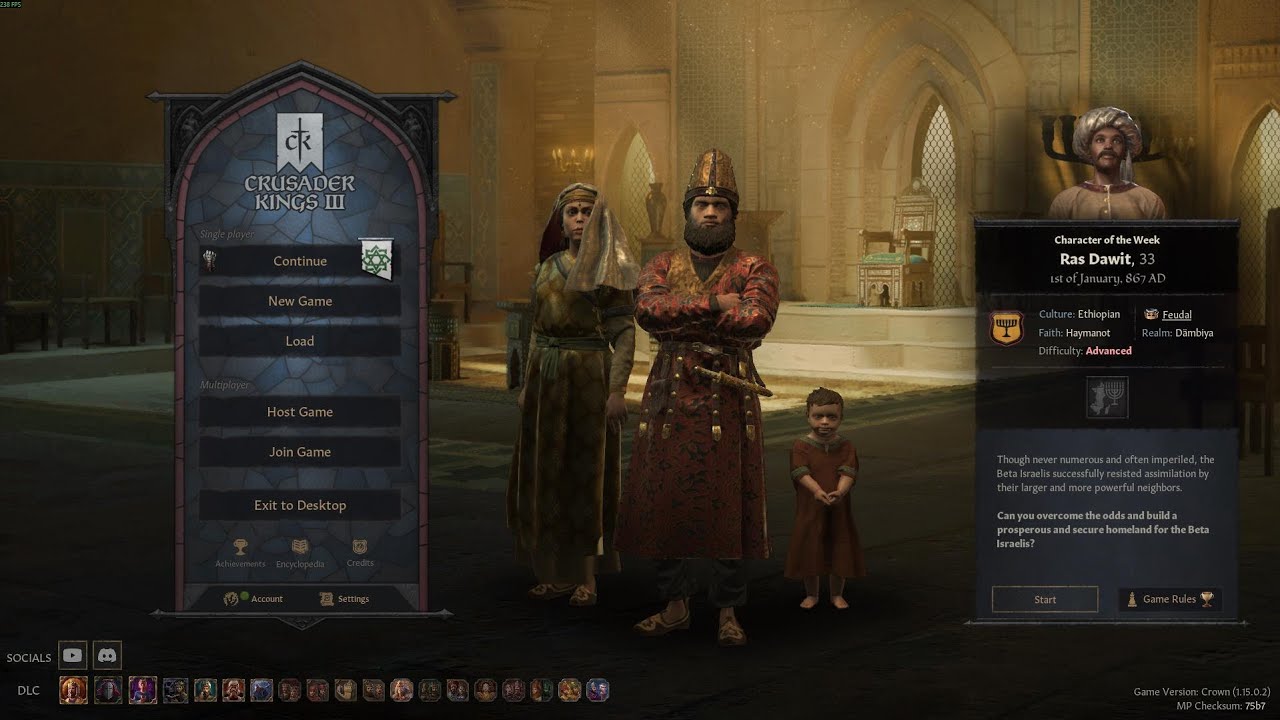The height and width of the screenshot is (720, 1280).
Task: Exit to Desktop
Action: [x=299, y=505]
